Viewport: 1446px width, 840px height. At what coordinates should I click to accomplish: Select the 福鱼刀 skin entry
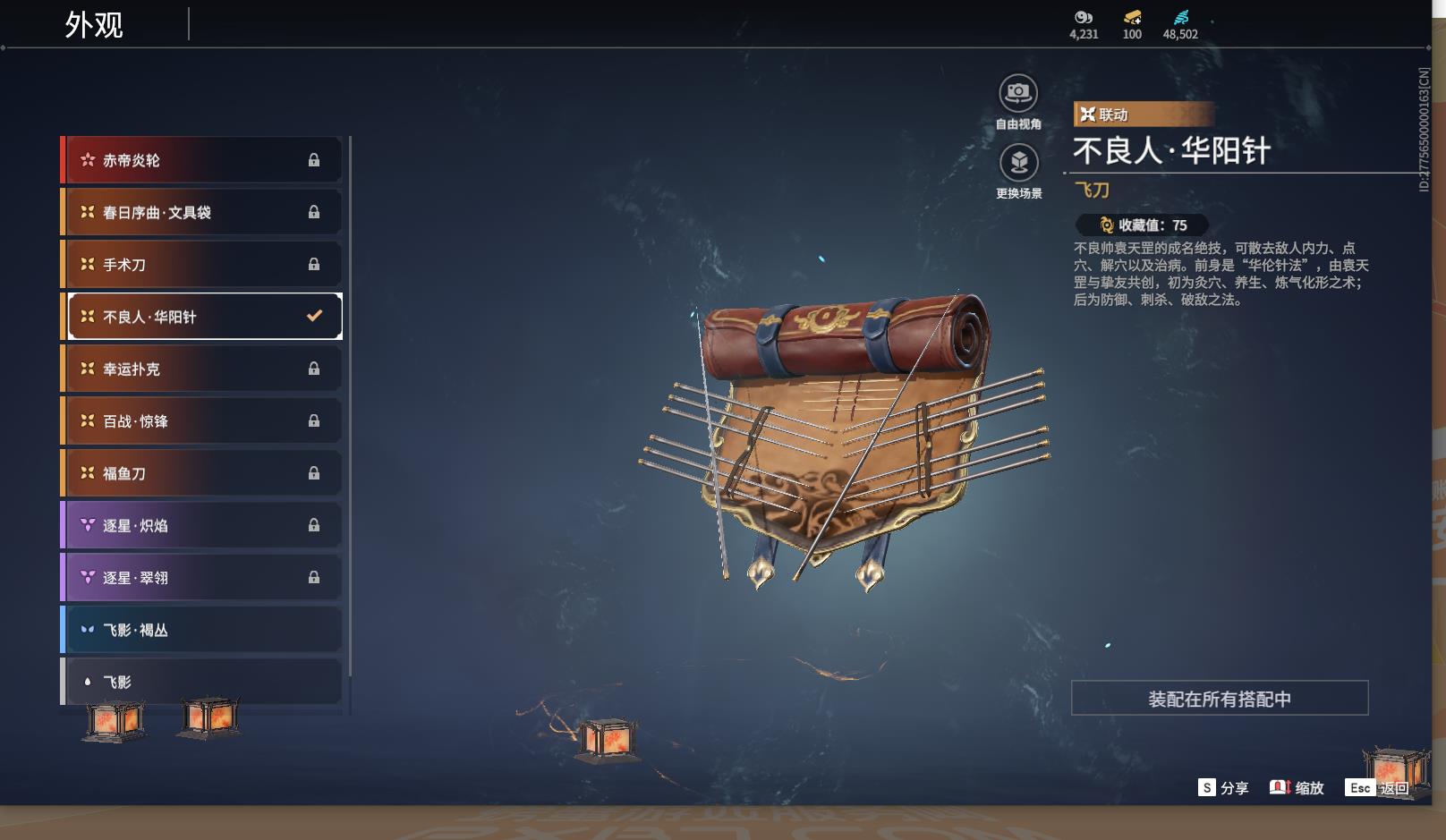[x=203, y=473]
